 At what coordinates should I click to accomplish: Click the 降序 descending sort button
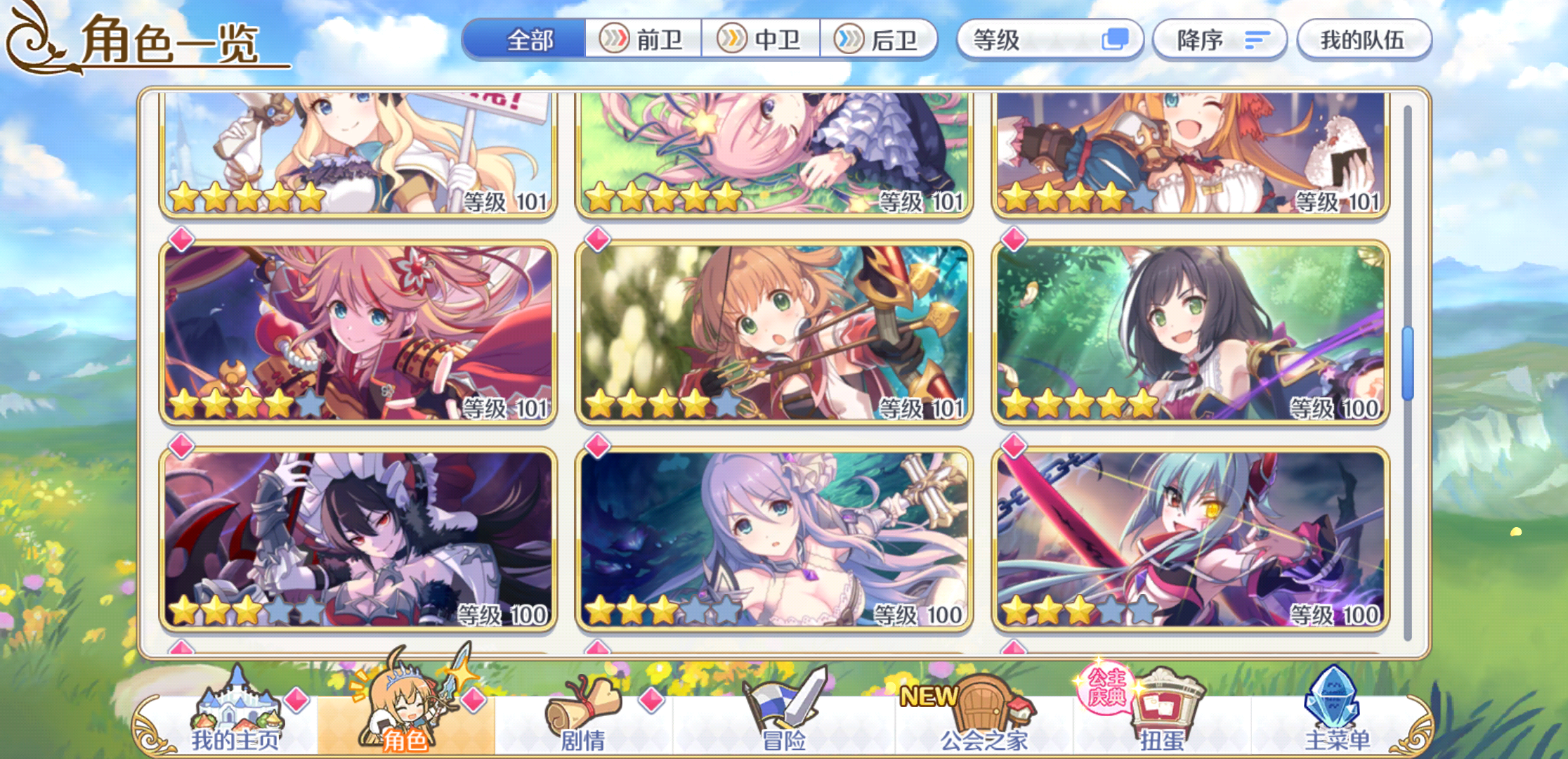tap(1218, 40)
